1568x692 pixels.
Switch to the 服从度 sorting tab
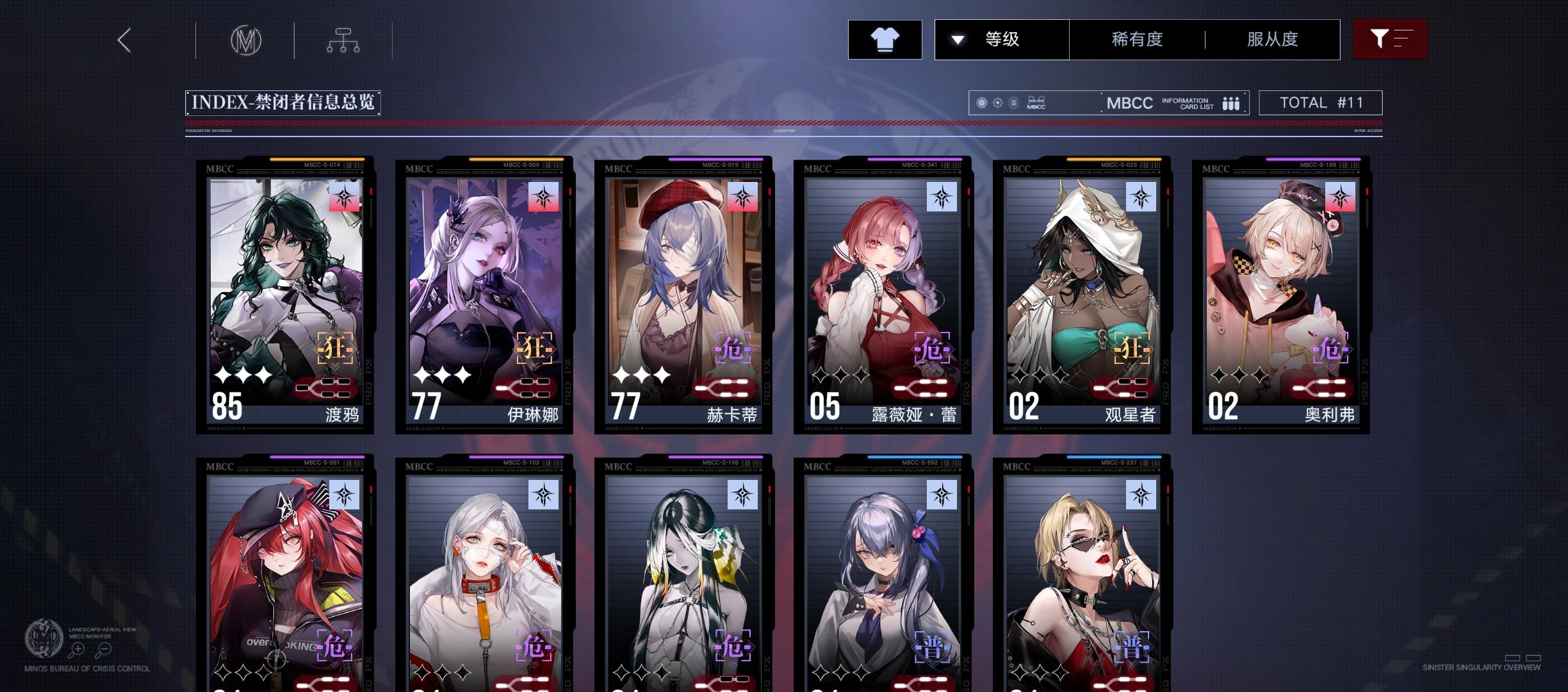click(x=1271, y=39)
